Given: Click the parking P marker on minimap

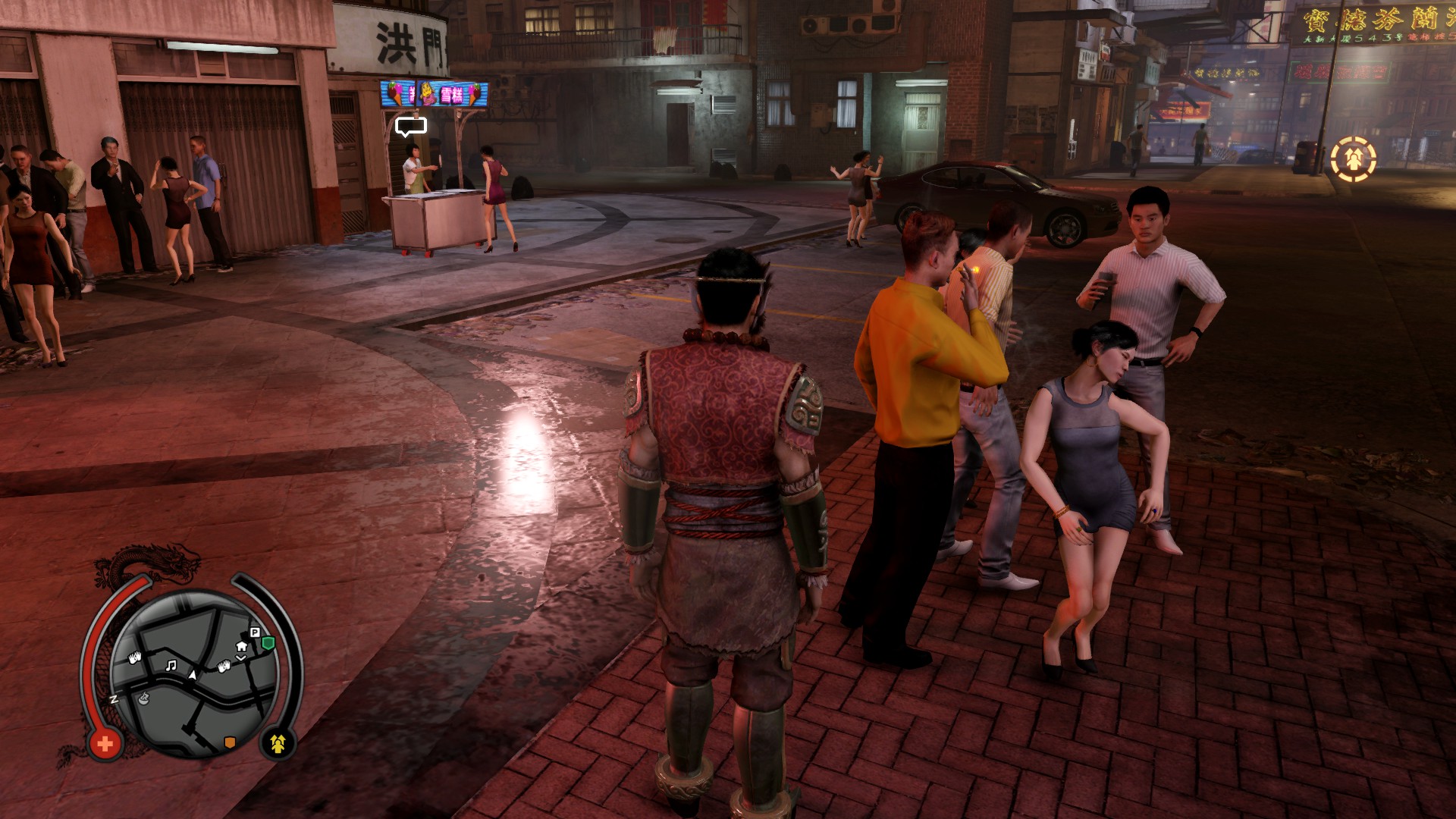Looking at the screenshot, I should coord(256,632).
